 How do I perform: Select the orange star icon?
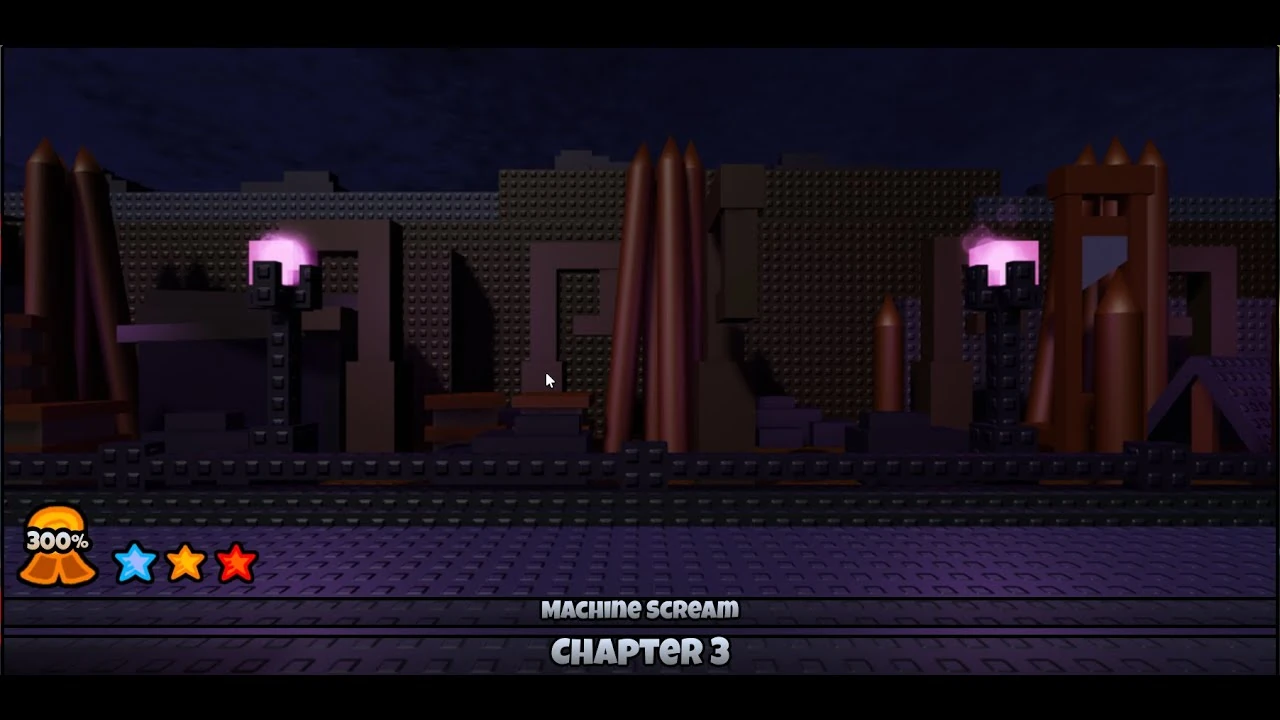[x=186, y=563]
